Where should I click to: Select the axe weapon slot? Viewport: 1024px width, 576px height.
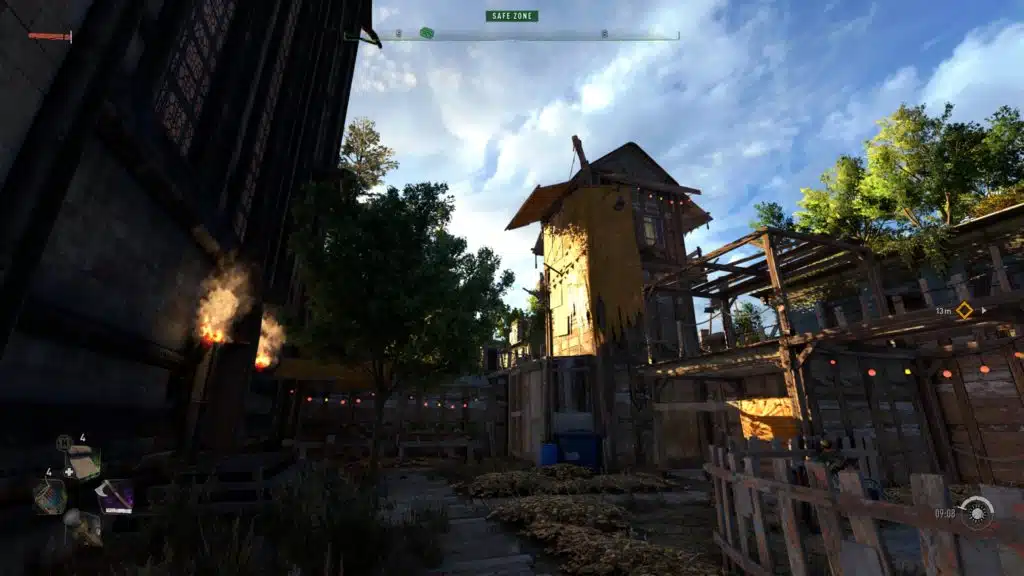(115, 496)
